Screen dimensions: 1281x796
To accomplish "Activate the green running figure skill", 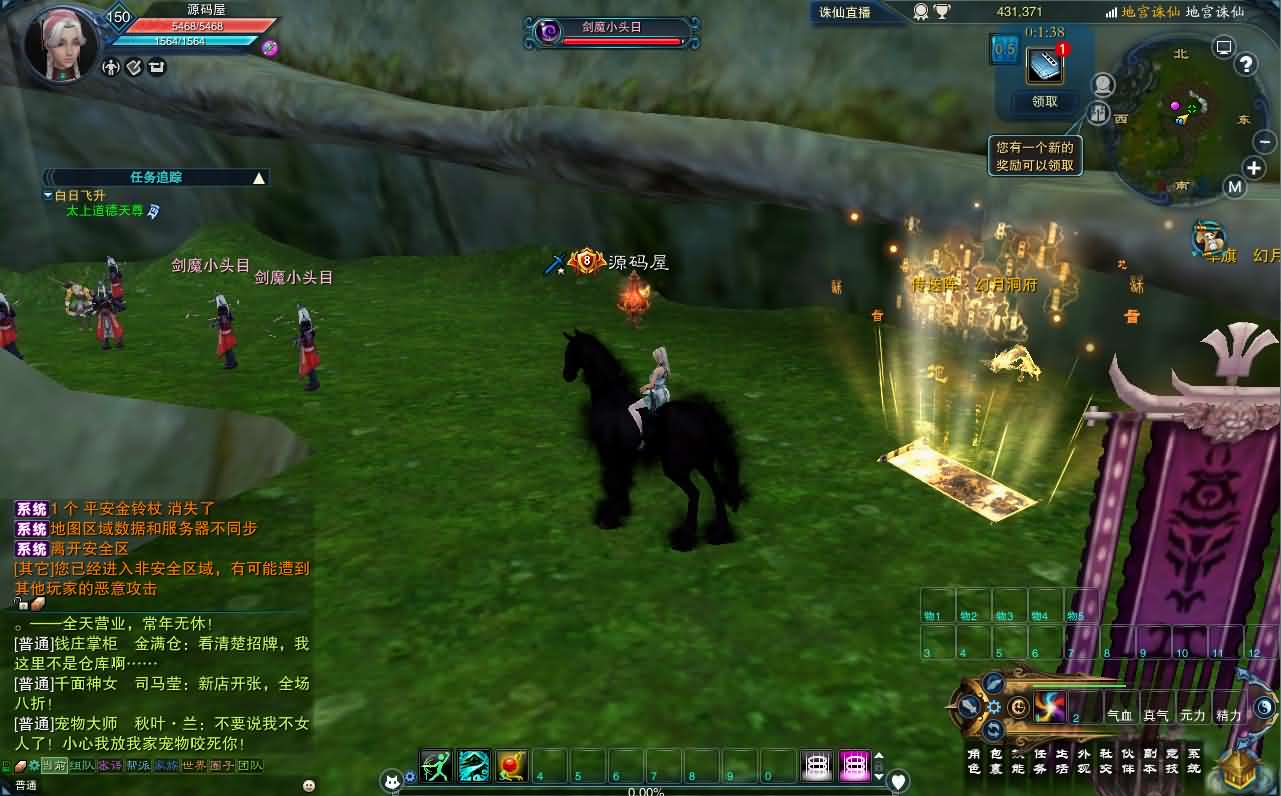I will coord(435,766).
